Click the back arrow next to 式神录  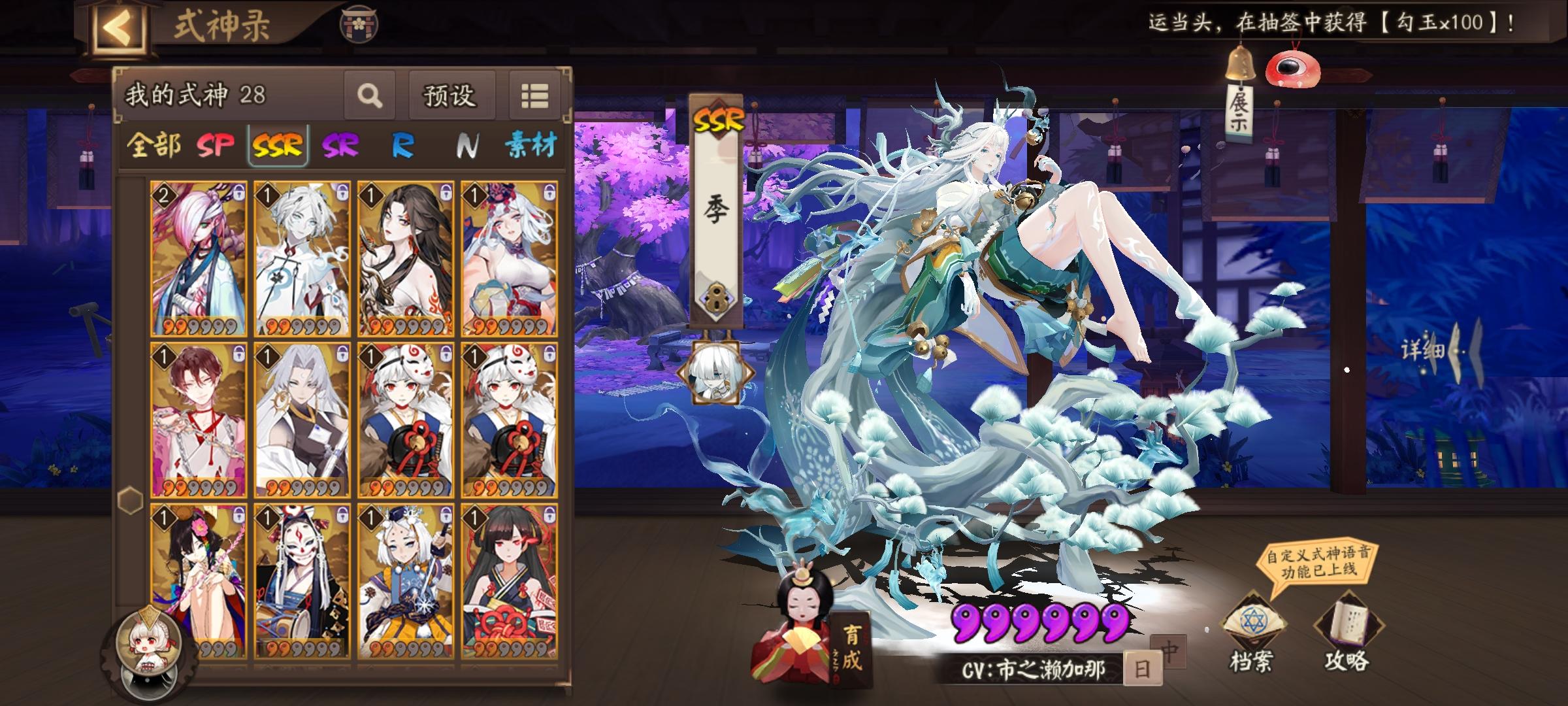tap(118, 26)
